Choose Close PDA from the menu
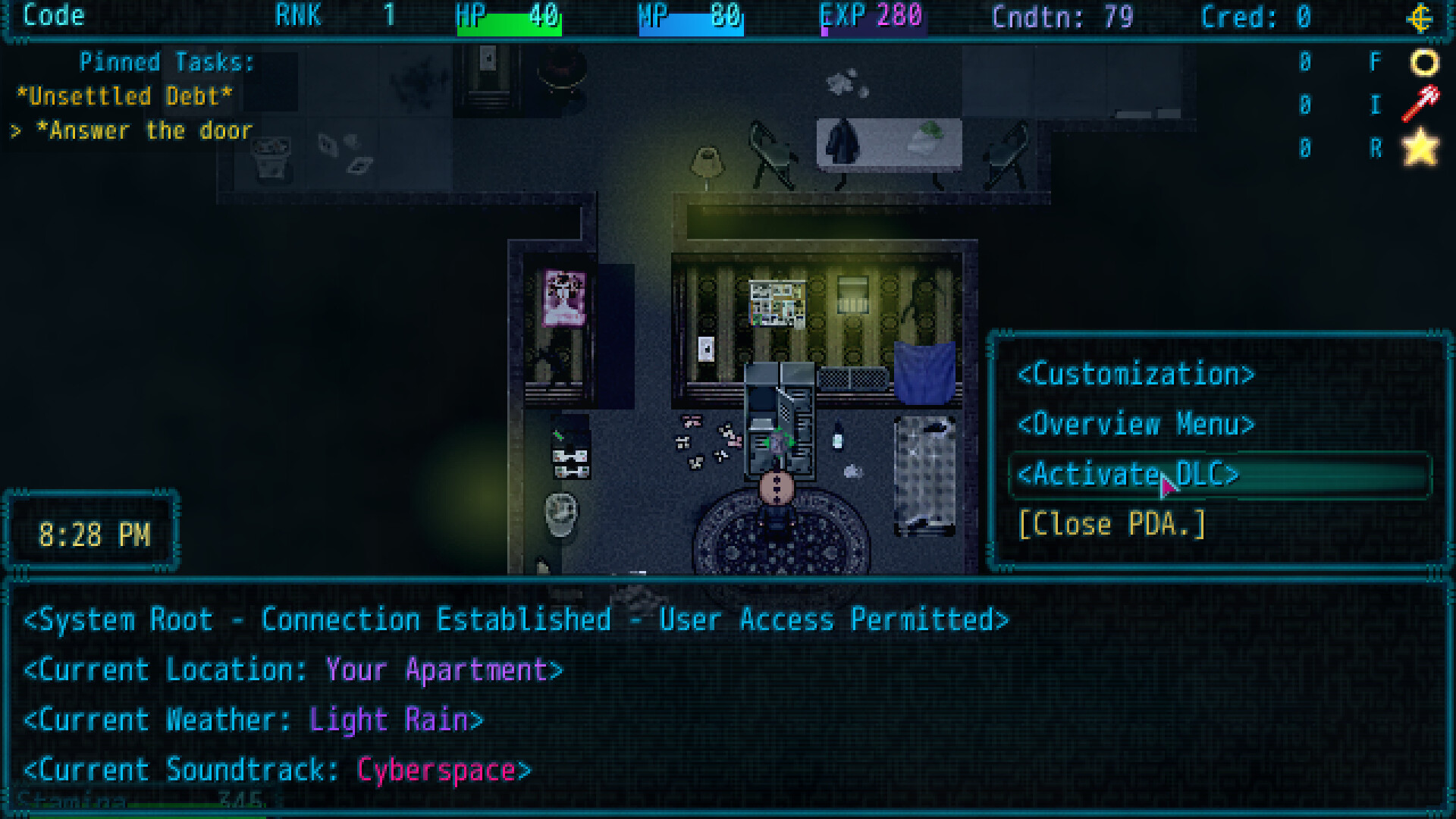 click(1112, 523)
